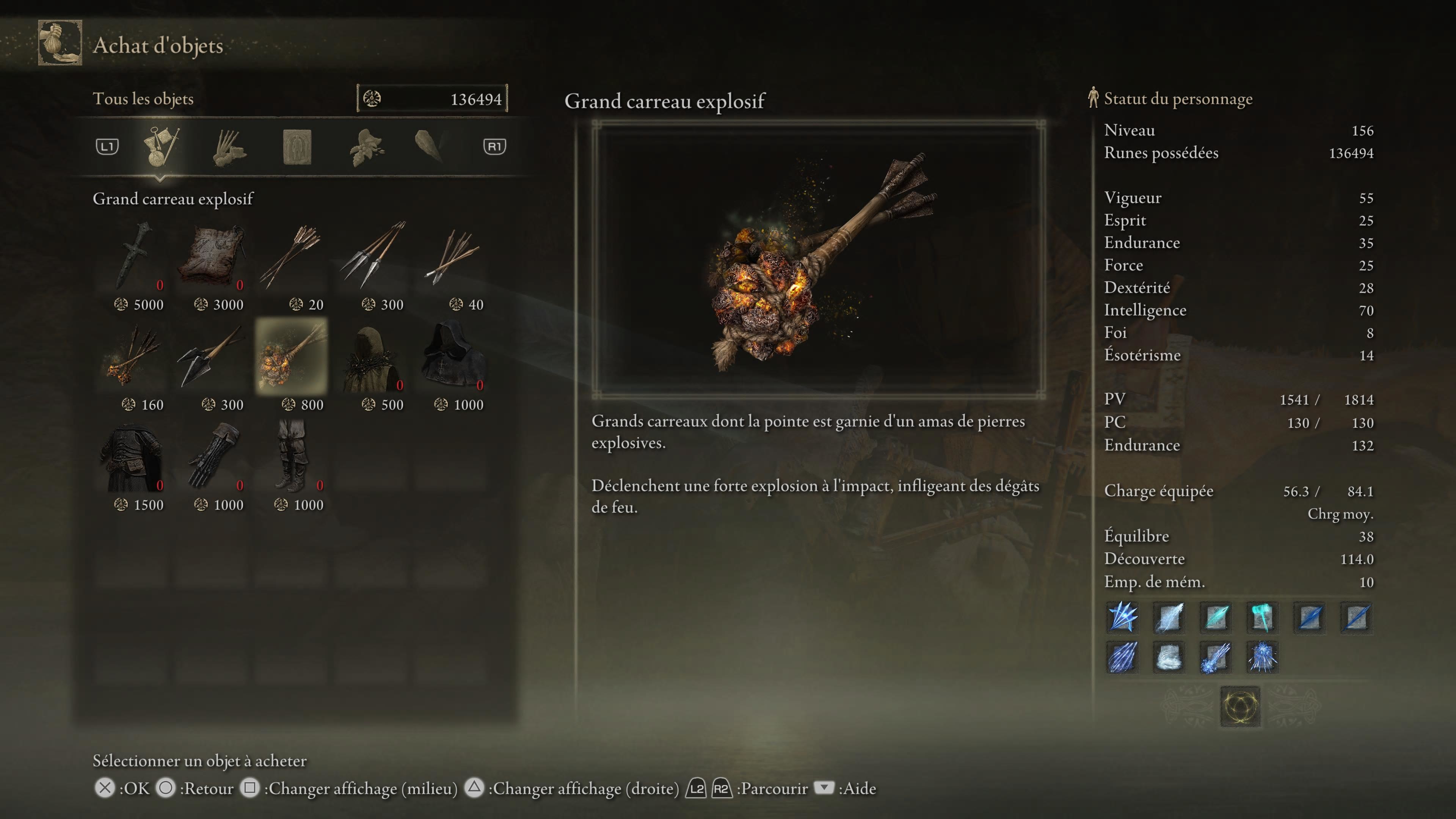Click the Tous les objets filter label
This screenshot has width=1456, height=819.
pos(144,99)
